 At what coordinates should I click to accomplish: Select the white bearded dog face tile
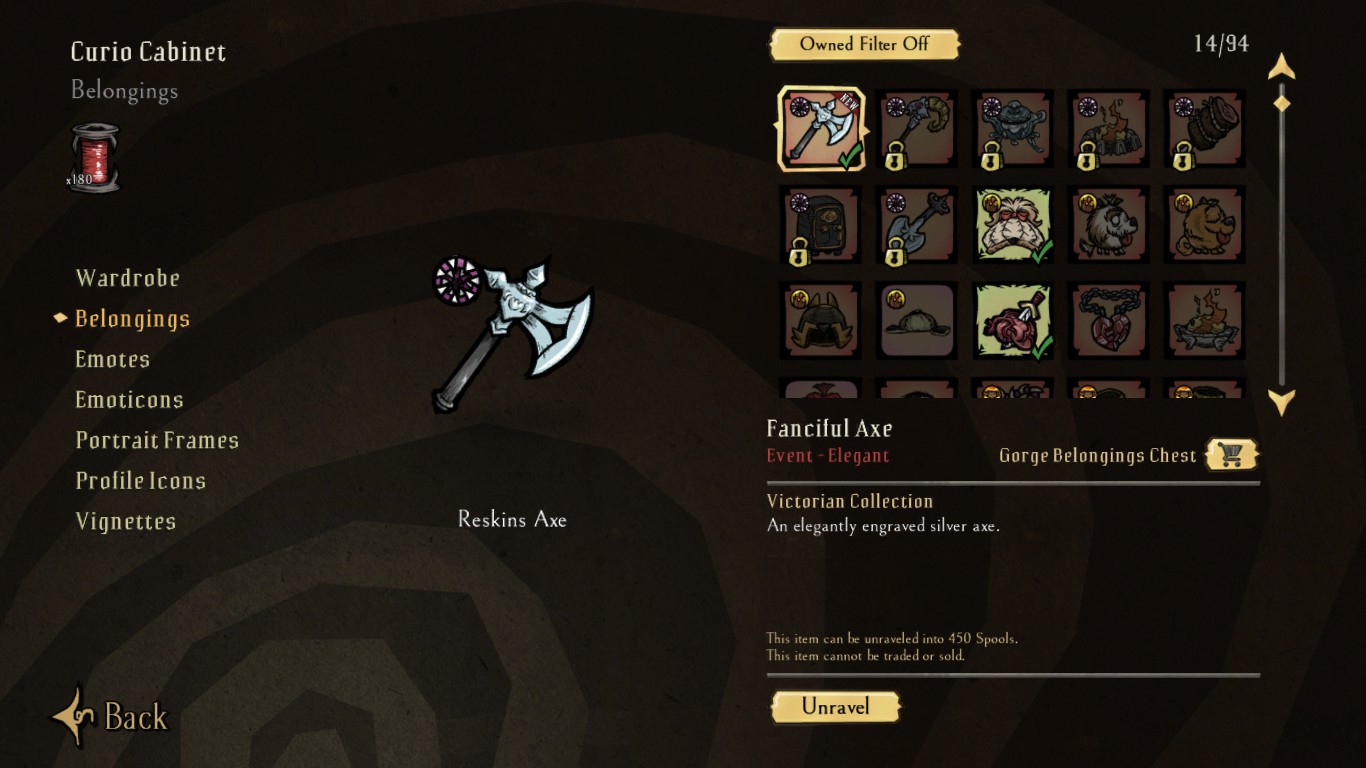click(1013, 226)
